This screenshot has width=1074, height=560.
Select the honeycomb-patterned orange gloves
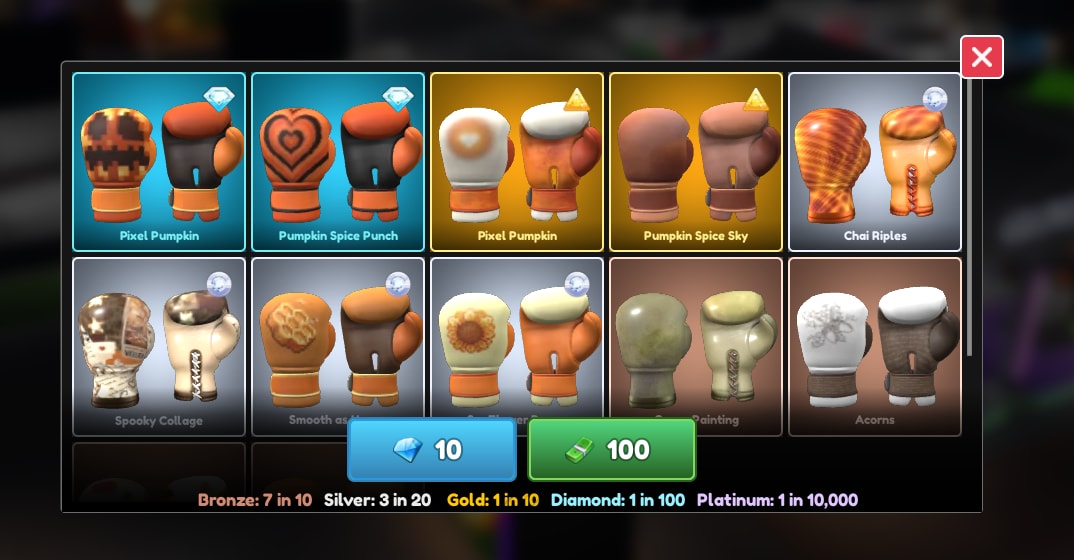click(x=338, y=340)
